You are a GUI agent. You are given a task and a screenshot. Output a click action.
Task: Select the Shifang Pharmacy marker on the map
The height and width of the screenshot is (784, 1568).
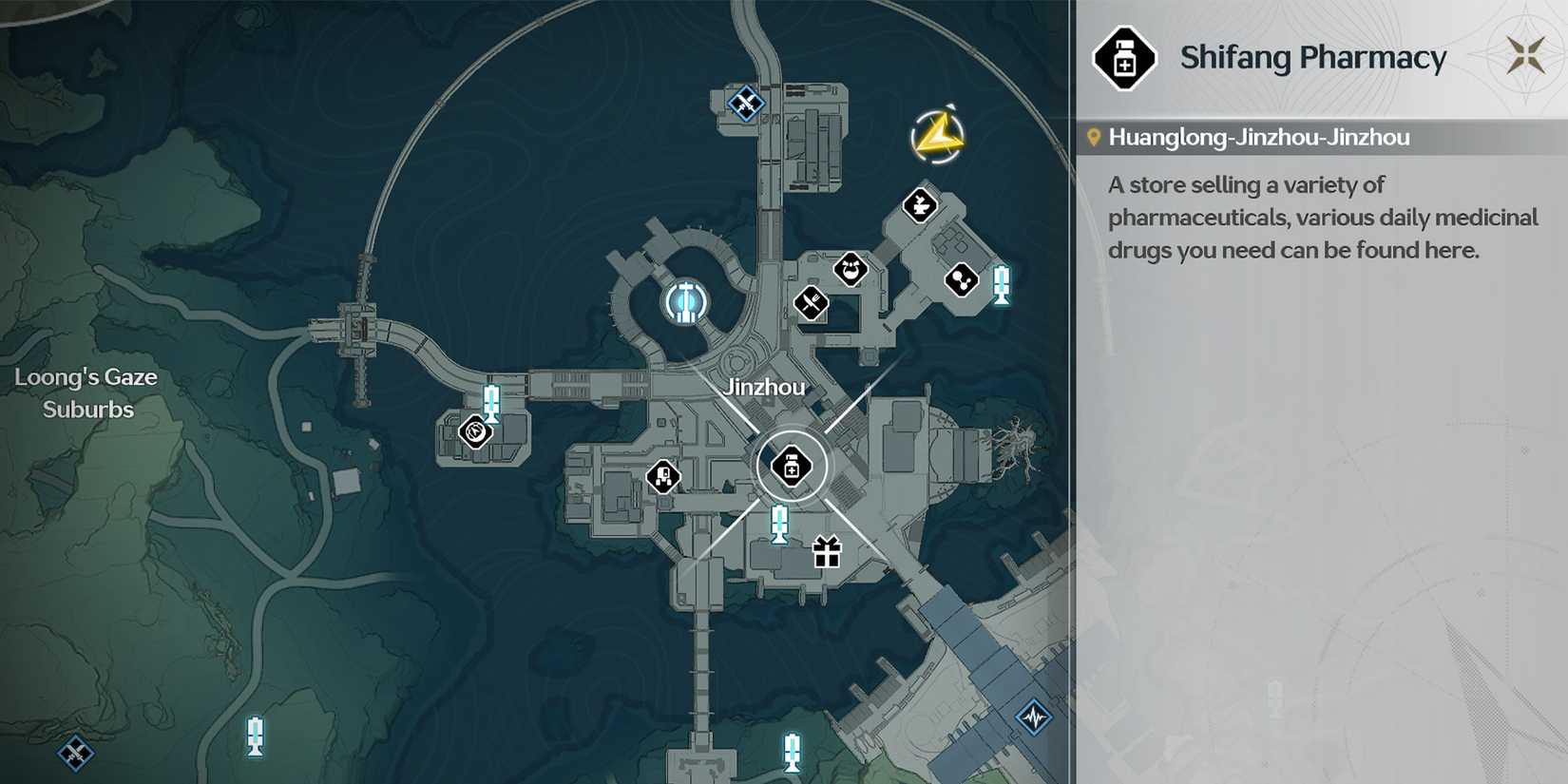point(792,466)
